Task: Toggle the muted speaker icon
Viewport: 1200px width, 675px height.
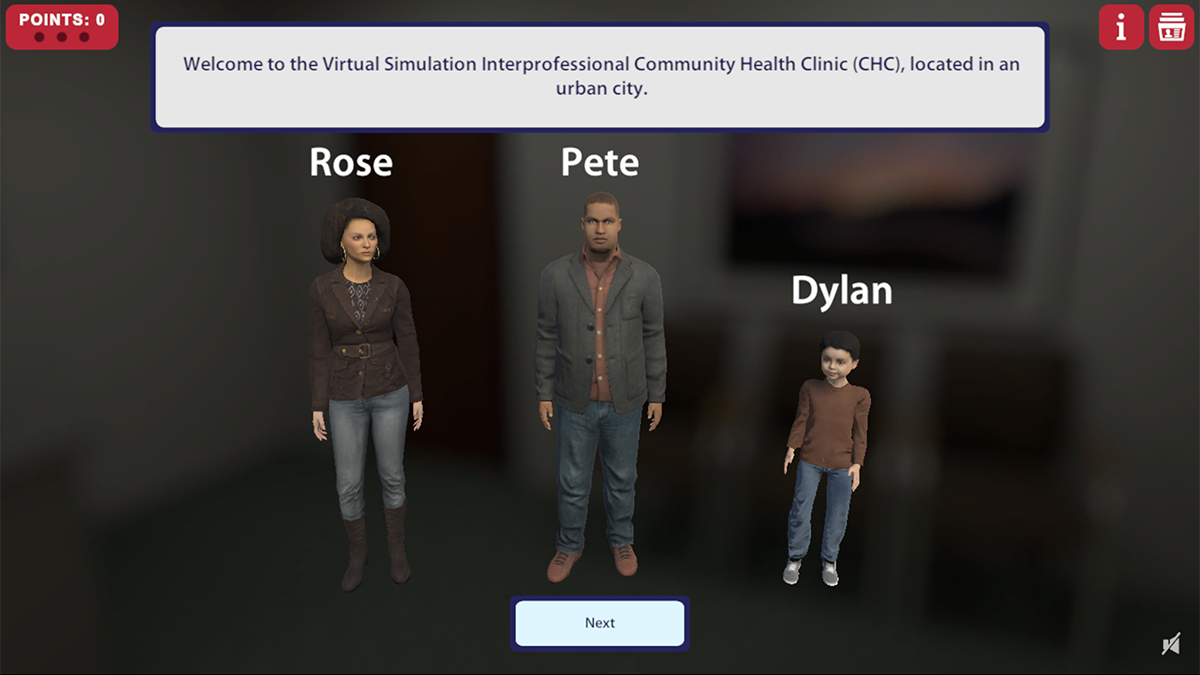Action: click(1171, 645)
